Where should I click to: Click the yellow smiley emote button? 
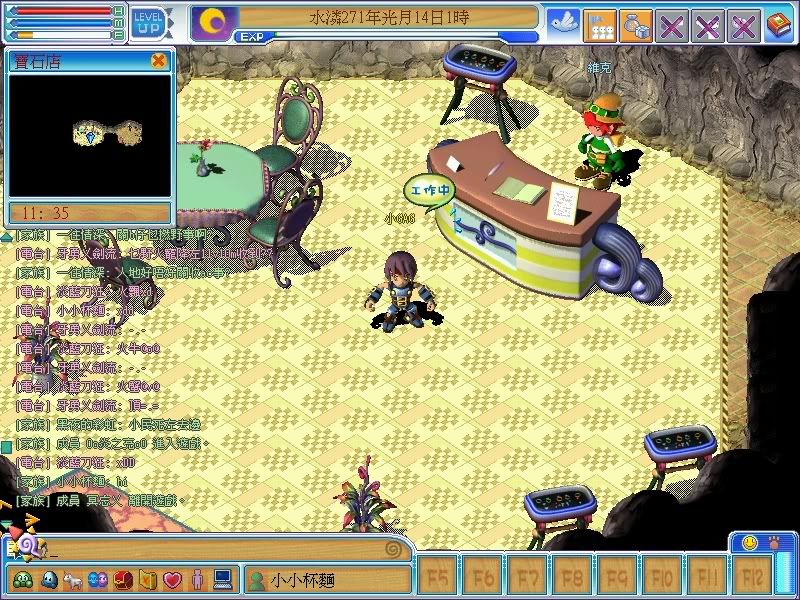[x=749, y=542]
